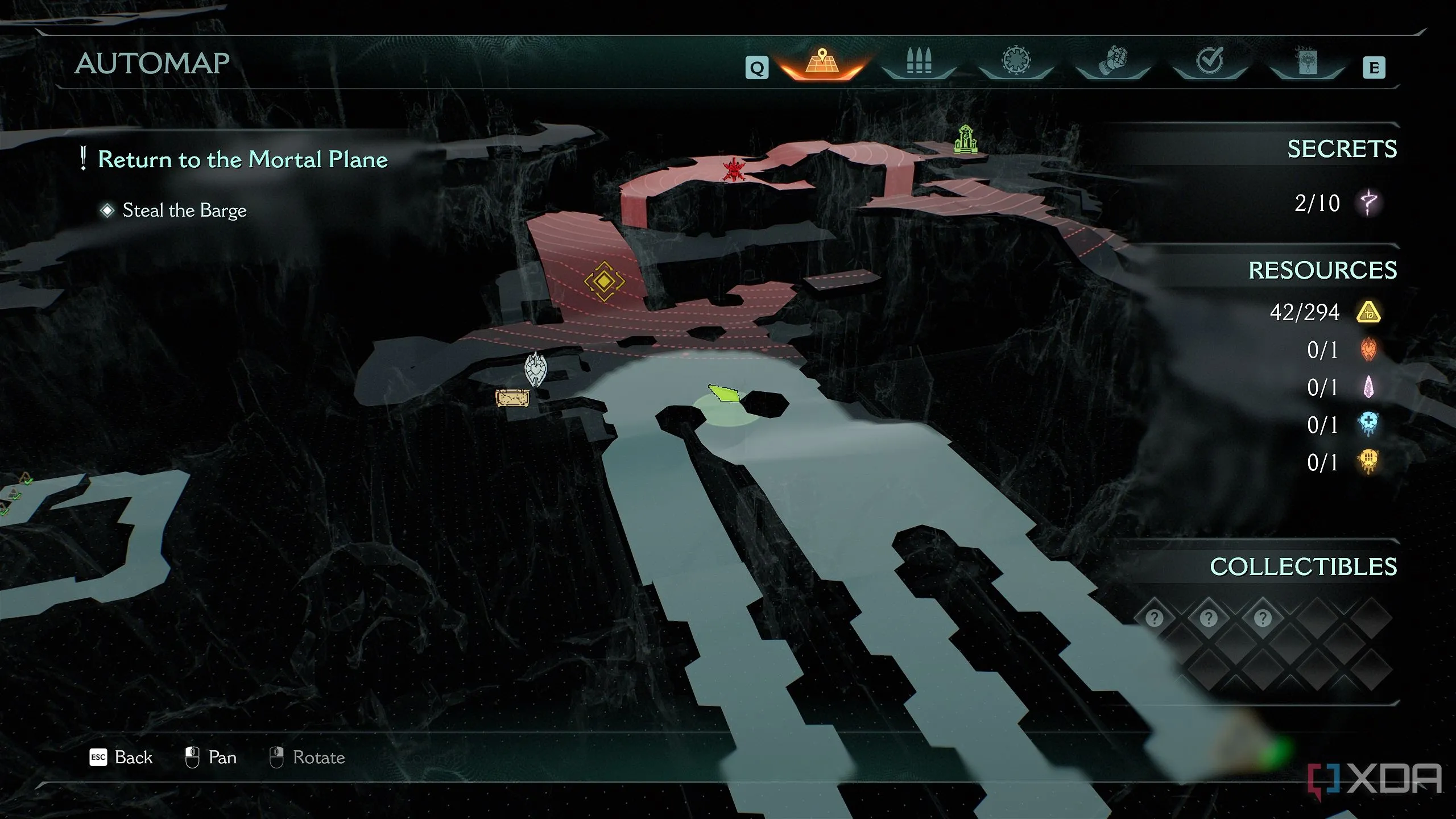Click the green shrine statue map marker
The image size is (1456, 819).
[965, 139]
